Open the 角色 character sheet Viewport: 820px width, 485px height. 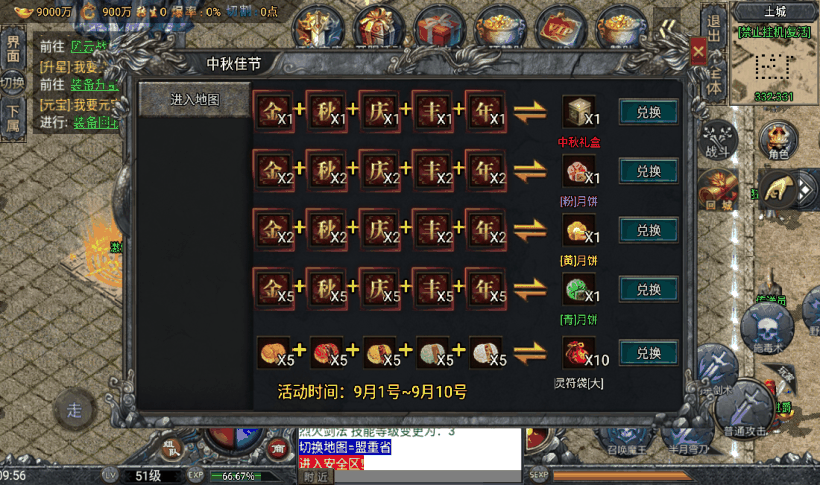(778, 141)
